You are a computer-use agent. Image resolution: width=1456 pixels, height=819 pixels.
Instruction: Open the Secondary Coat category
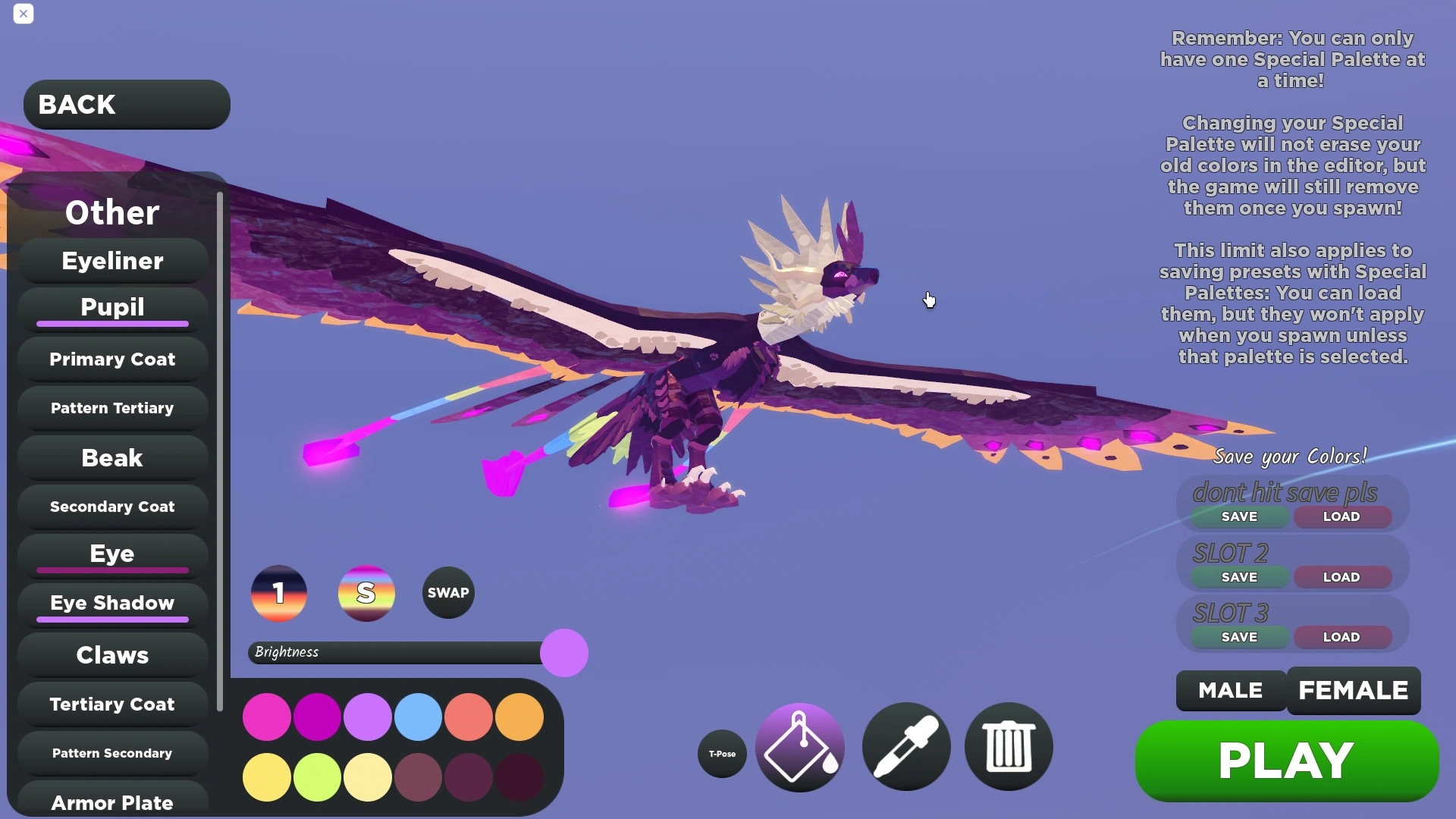111,506
